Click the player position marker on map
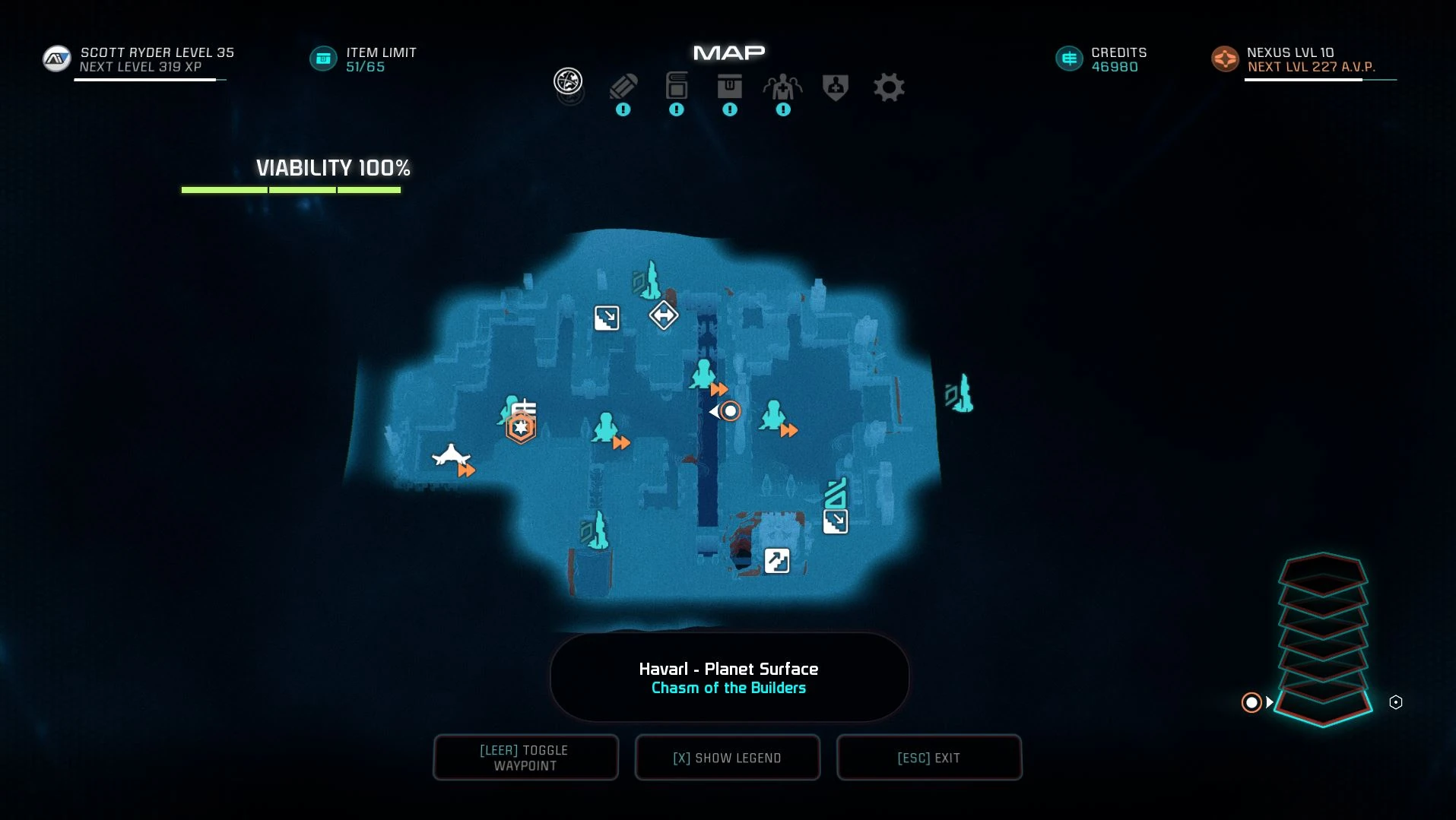This screenshot has height=820, width=1456. [730, 411]
